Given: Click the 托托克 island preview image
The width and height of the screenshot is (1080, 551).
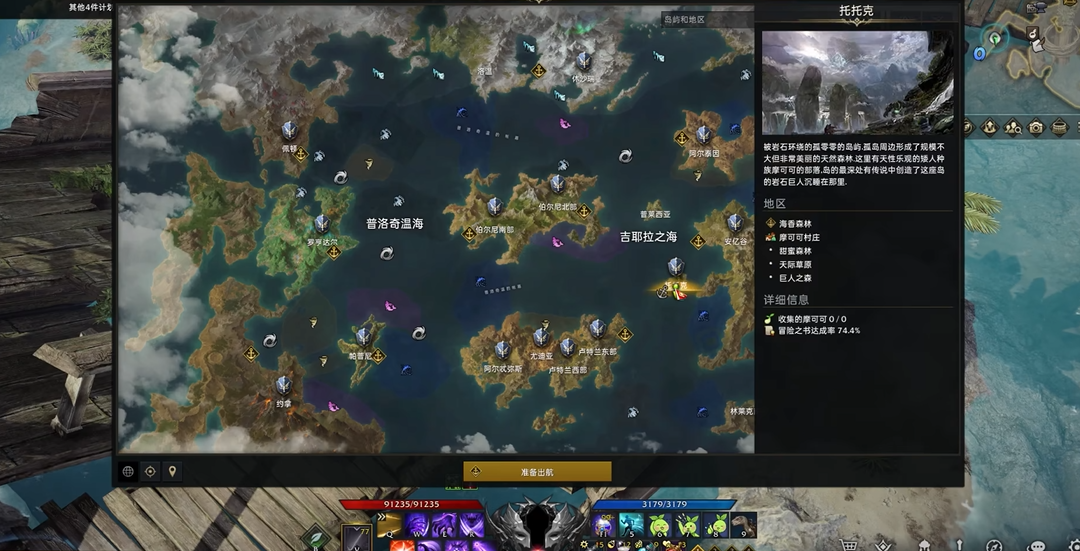Looking at the screenshot, I should [858, 82].
